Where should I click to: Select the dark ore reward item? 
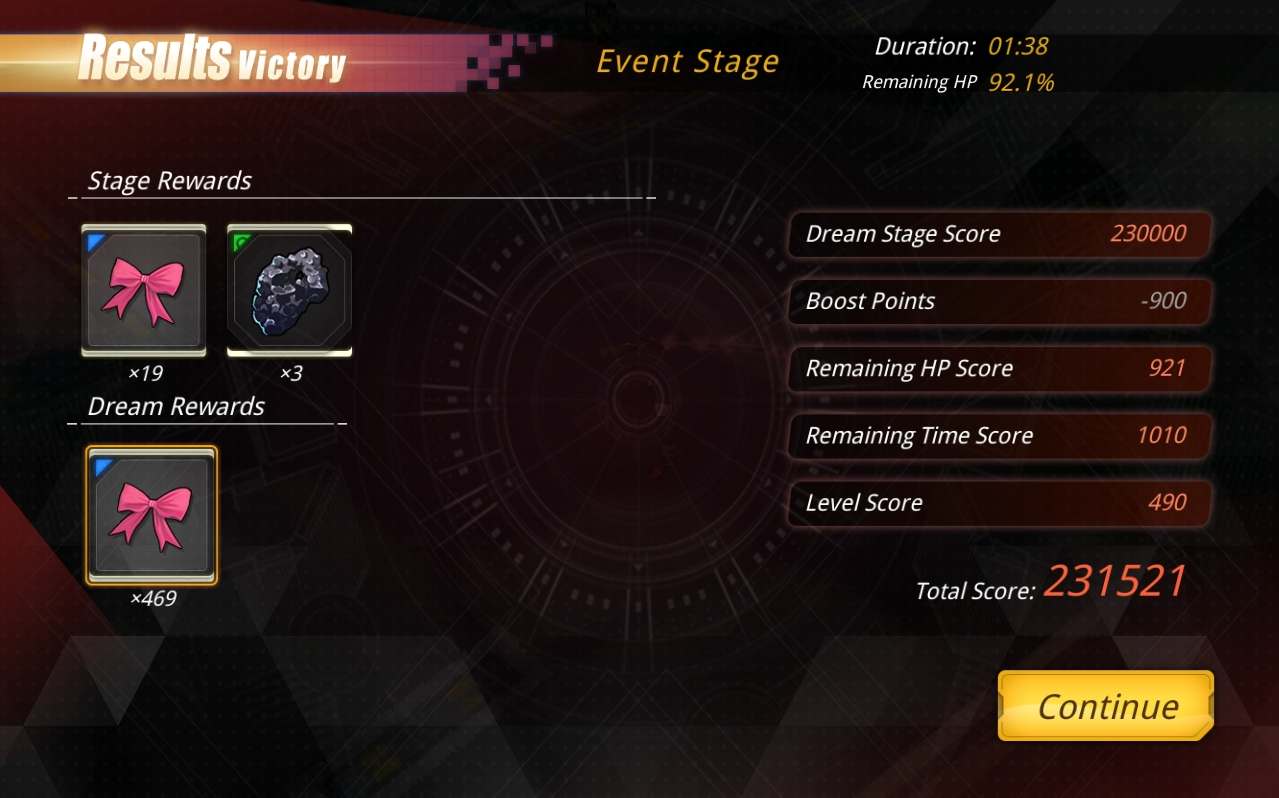point(290,290)
